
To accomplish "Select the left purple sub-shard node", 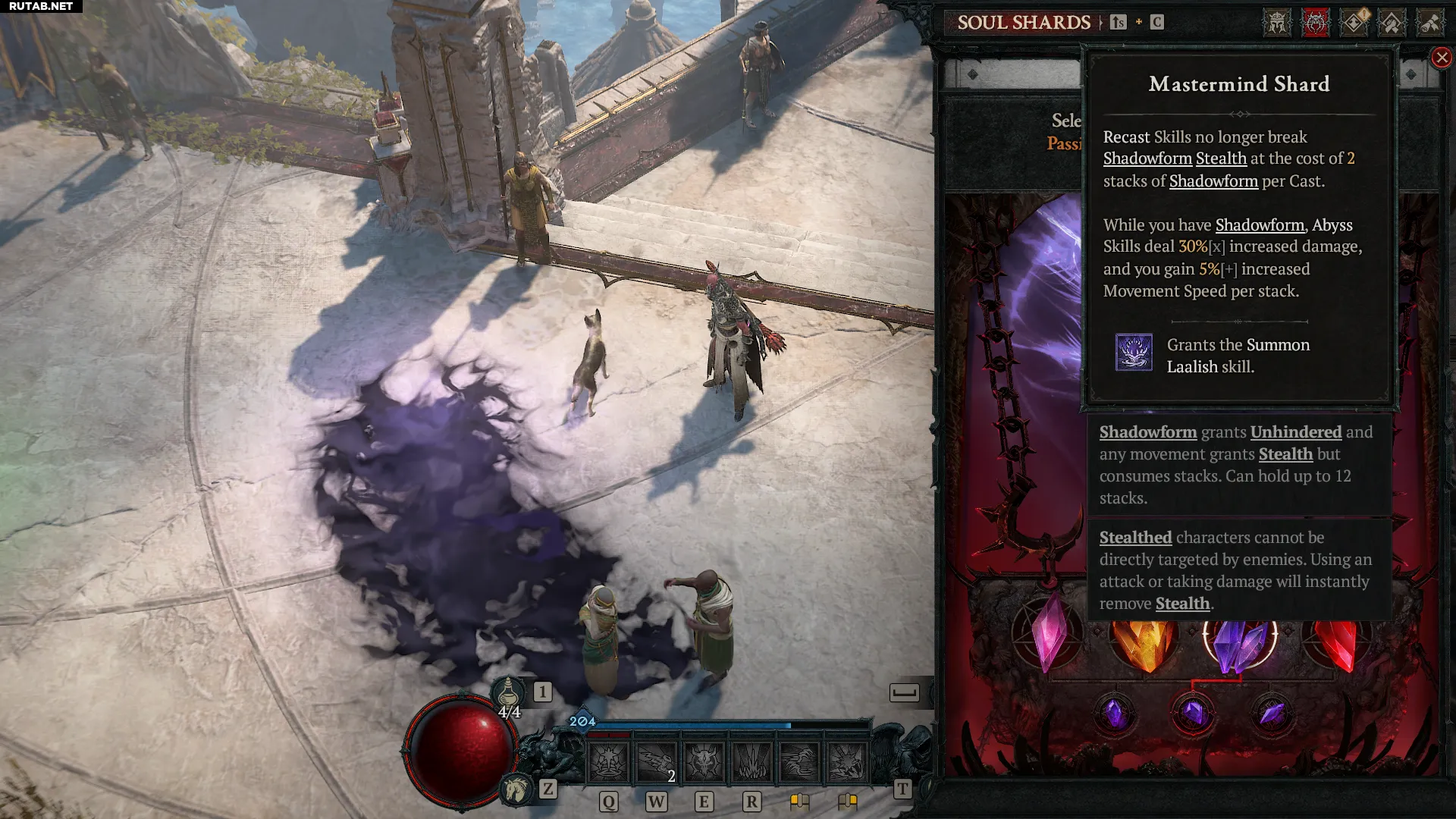I will point(1115,714).
